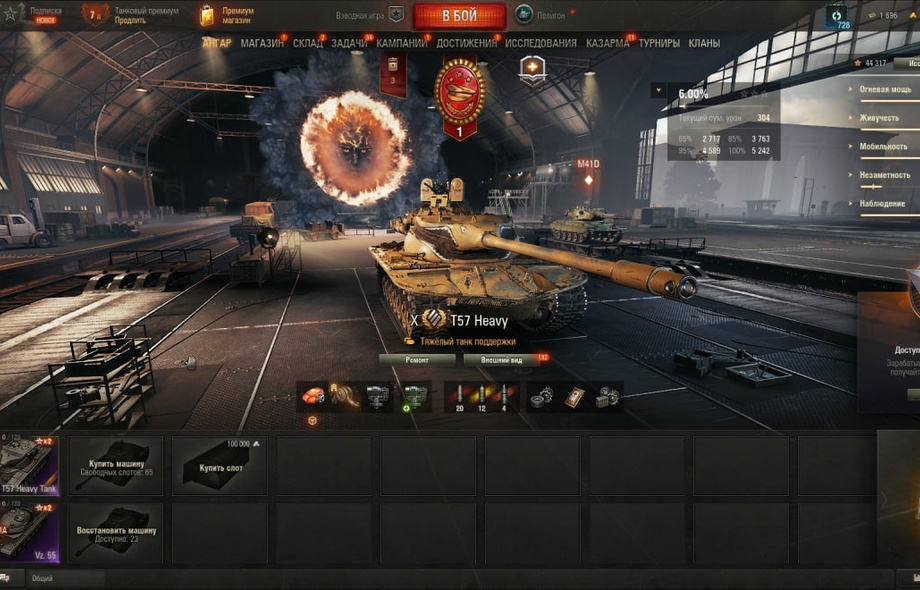Buy a garage slot with Купить слот
Screen dimensions: 920x590
219,465
